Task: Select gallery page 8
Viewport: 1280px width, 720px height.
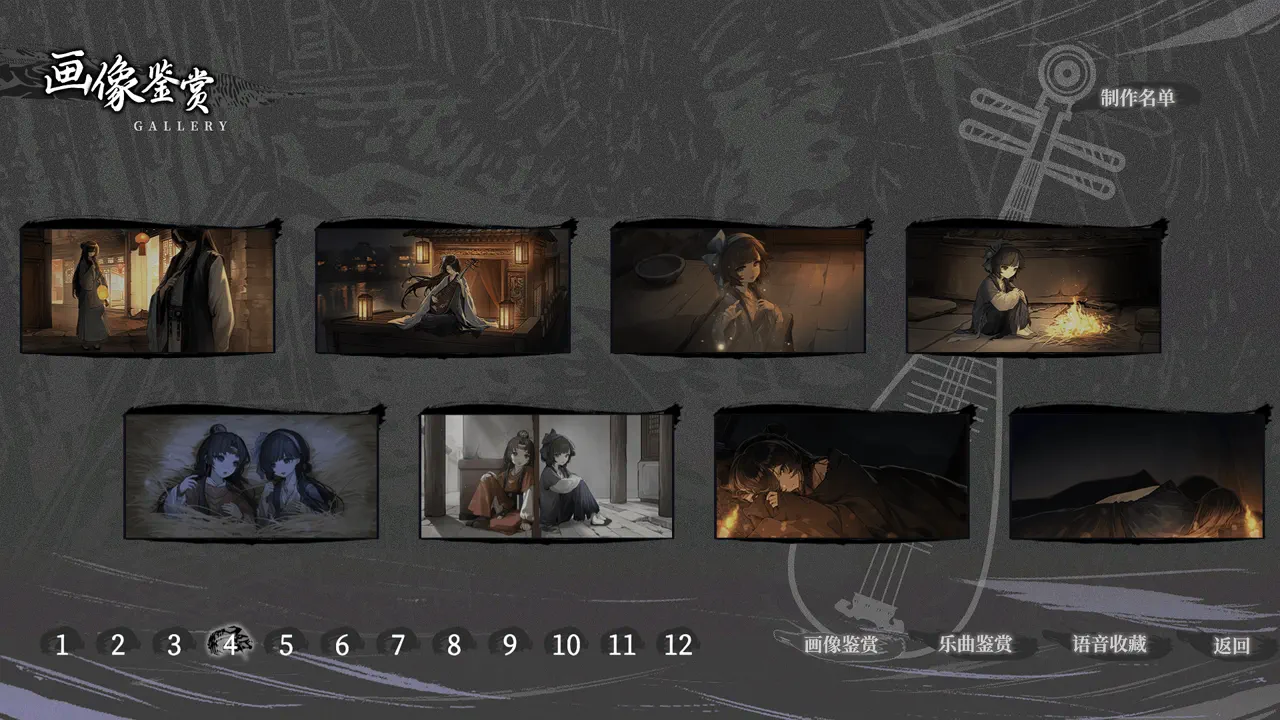Action: [x=454, y=646]
